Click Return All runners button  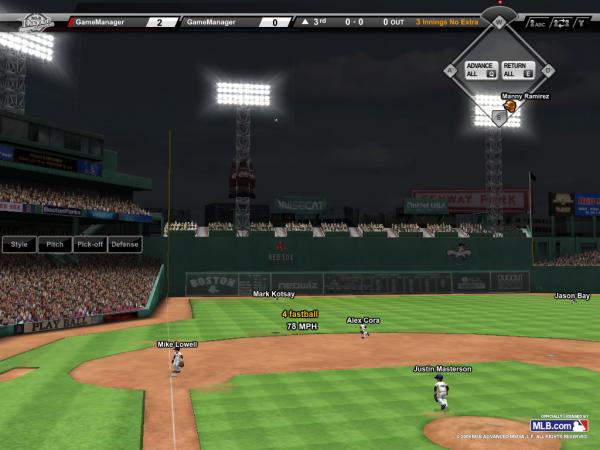coord(516,69)
